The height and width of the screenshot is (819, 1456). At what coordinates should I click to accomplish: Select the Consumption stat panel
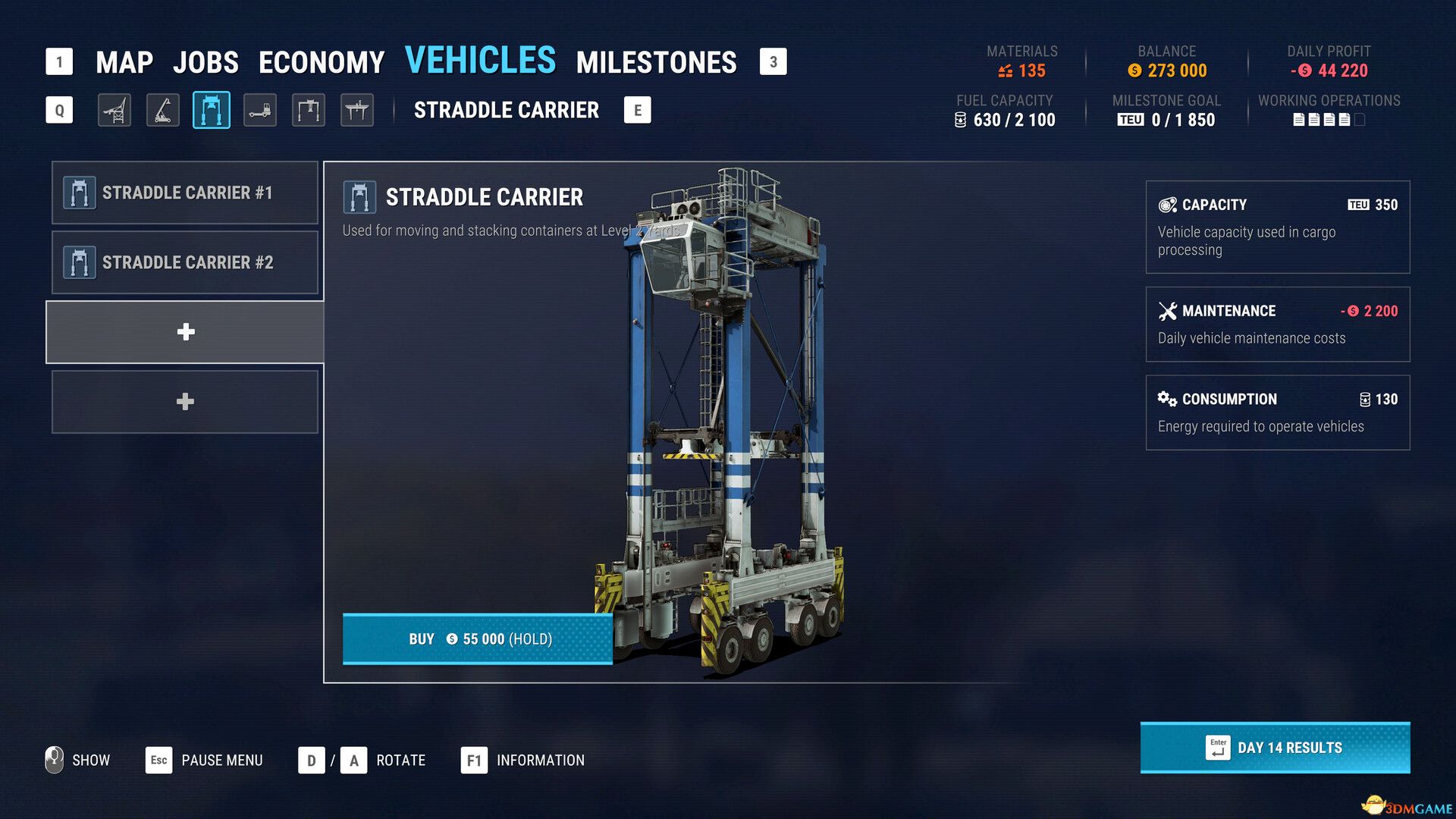tap(1277, 412)
